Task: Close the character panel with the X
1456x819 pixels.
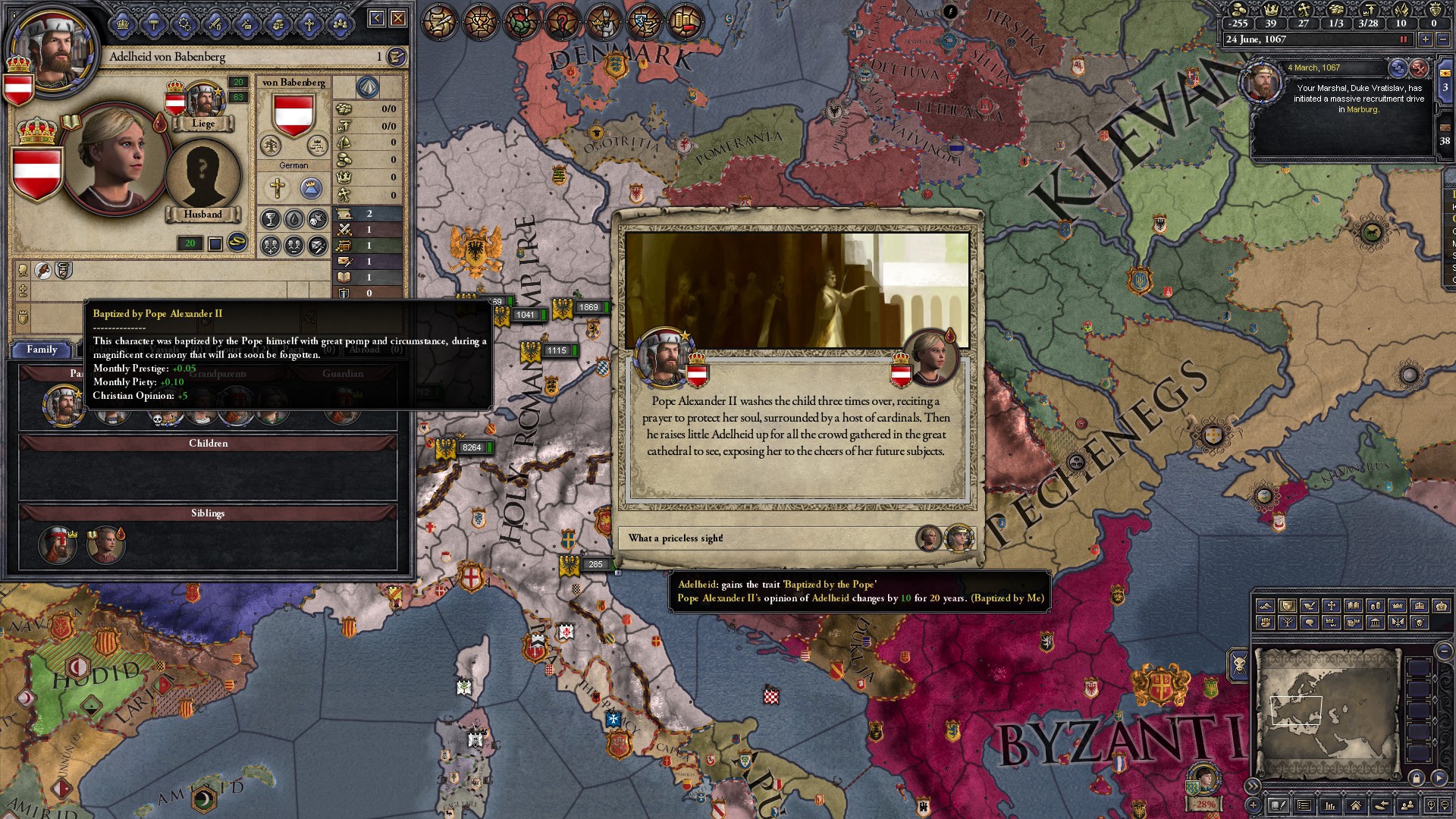Action: [398, 18]
